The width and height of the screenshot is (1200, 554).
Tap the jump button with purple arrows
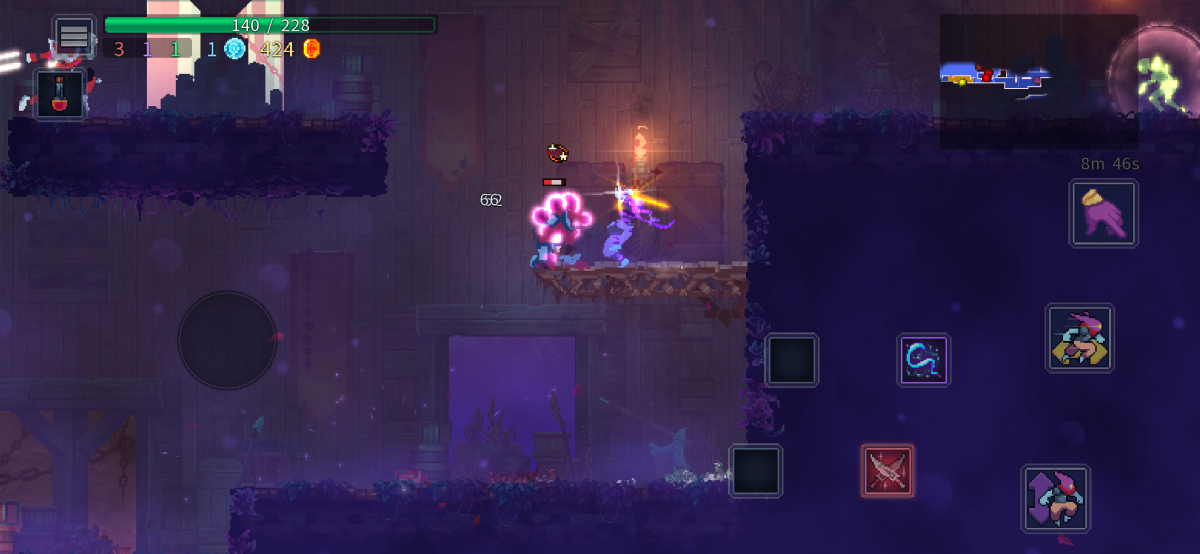[x=1055, y=498]
